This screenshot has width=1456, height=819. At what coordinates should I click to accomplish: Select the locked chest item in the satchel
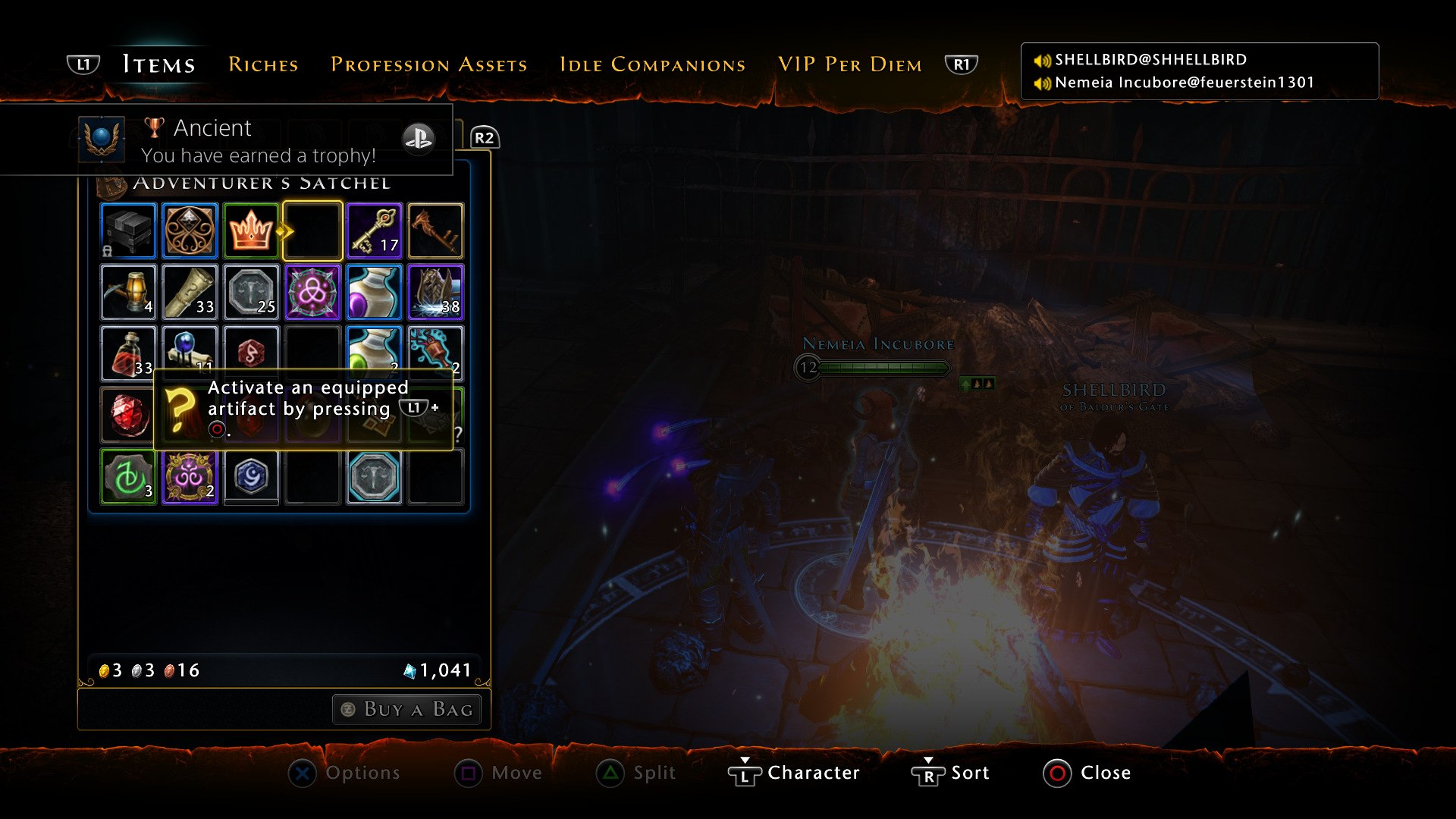[x=128, y=231]
